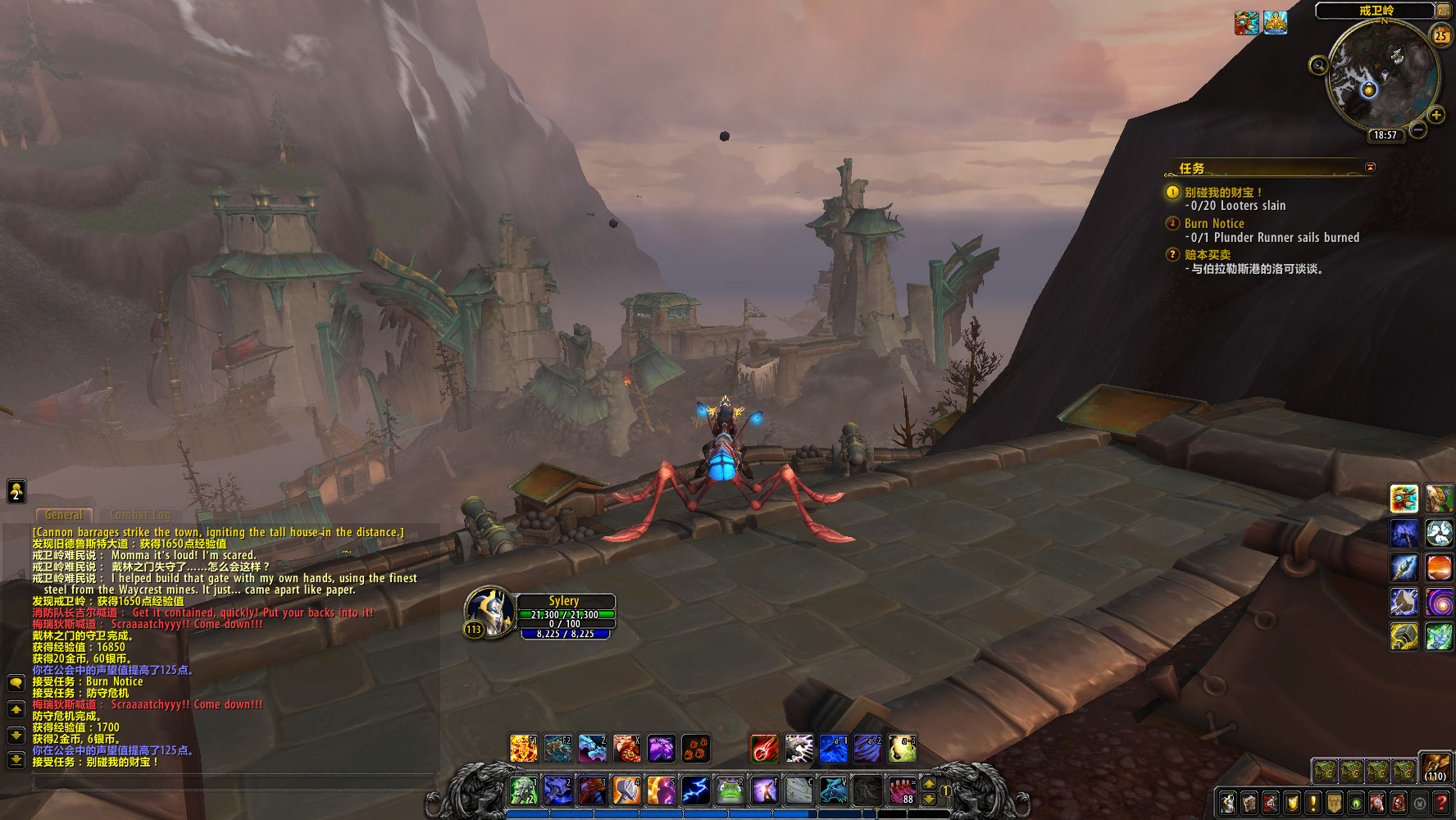Open game help with red question mark
This screenshot has width=1456, height=820.
click(1440, 803)
